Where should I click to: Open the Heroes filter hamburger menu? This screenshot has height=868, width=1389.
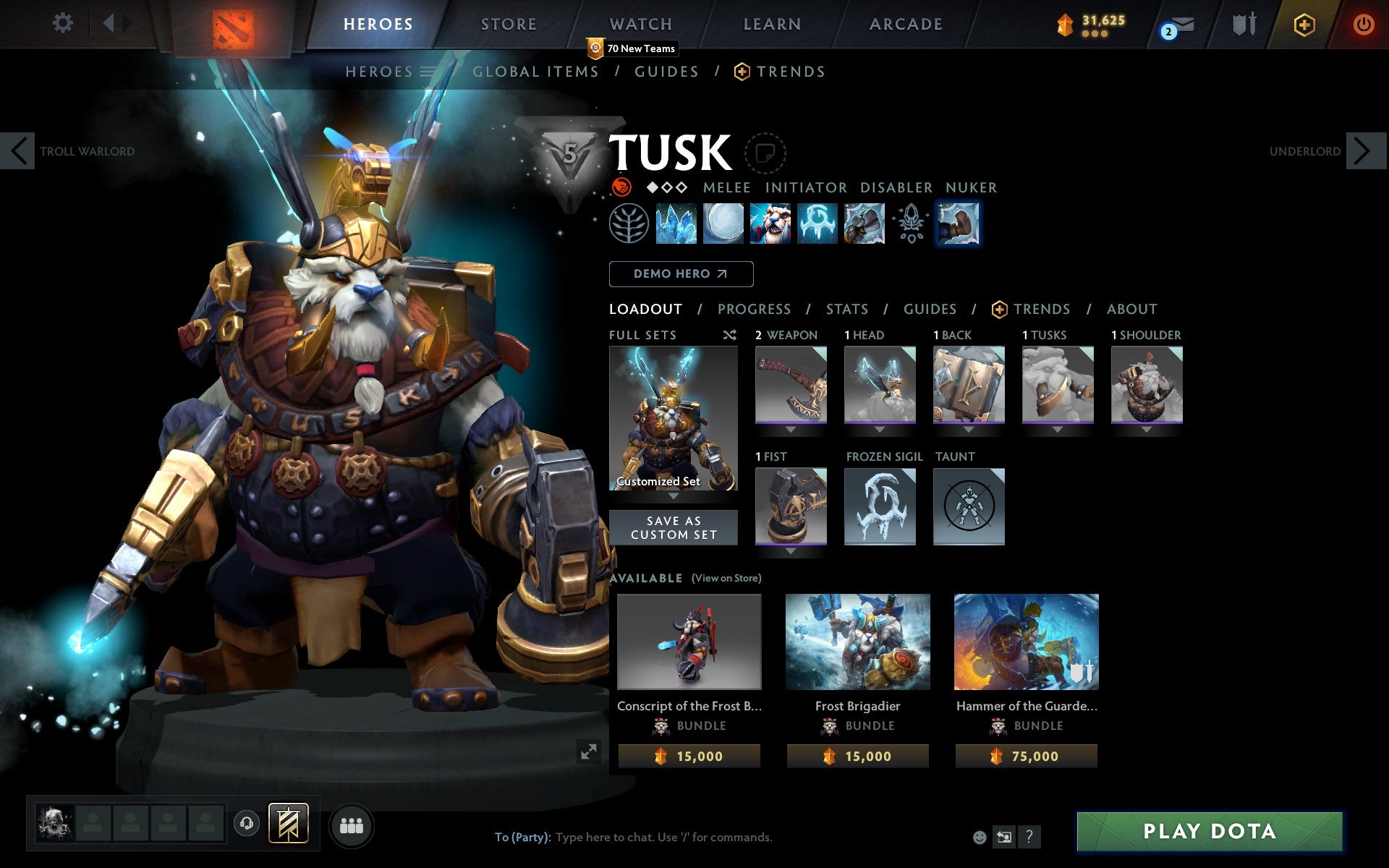[x=427, y=72]
